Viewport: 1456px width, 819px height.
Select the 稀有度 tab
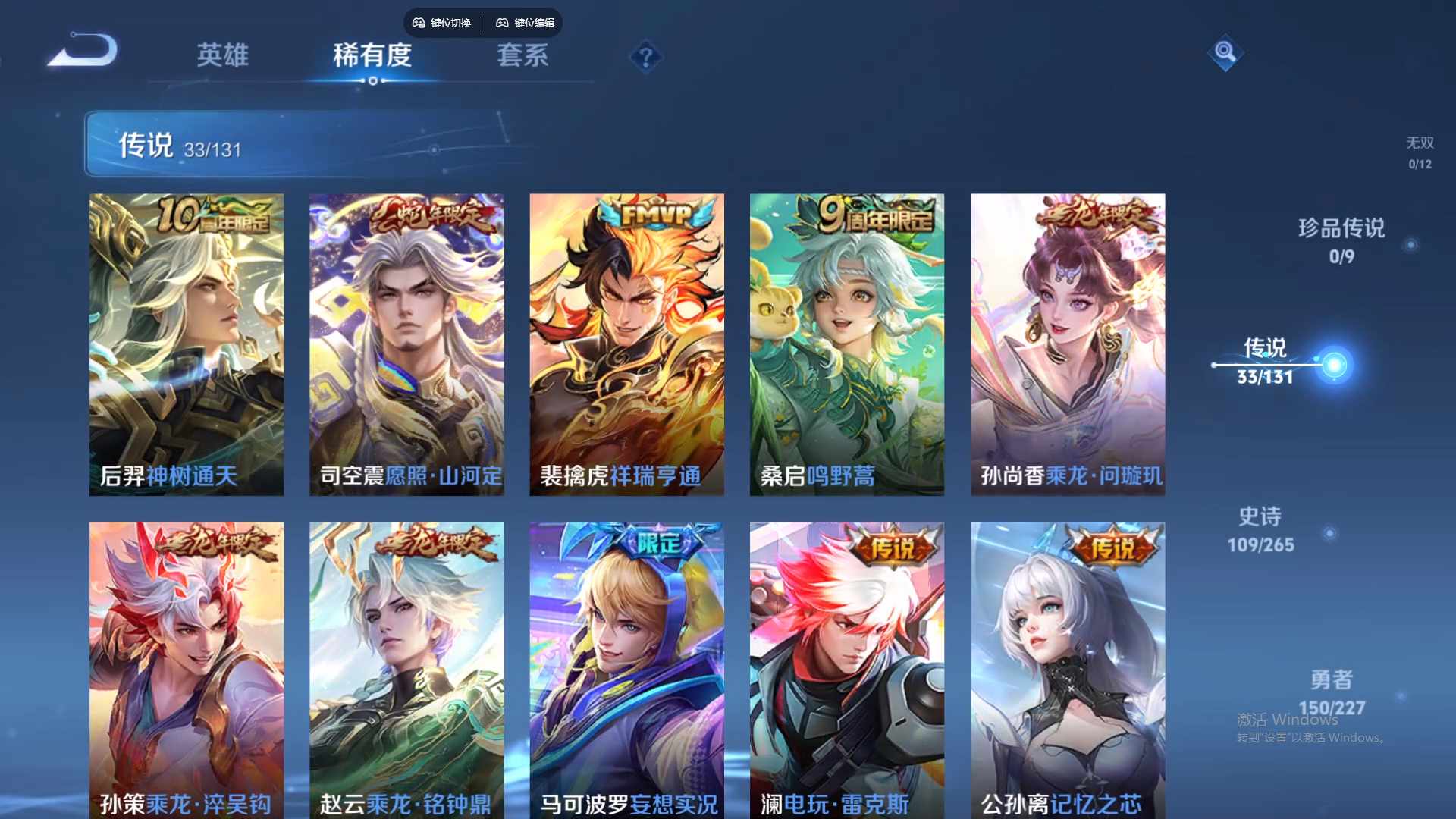pyautogui.click(x=372, y=55)
